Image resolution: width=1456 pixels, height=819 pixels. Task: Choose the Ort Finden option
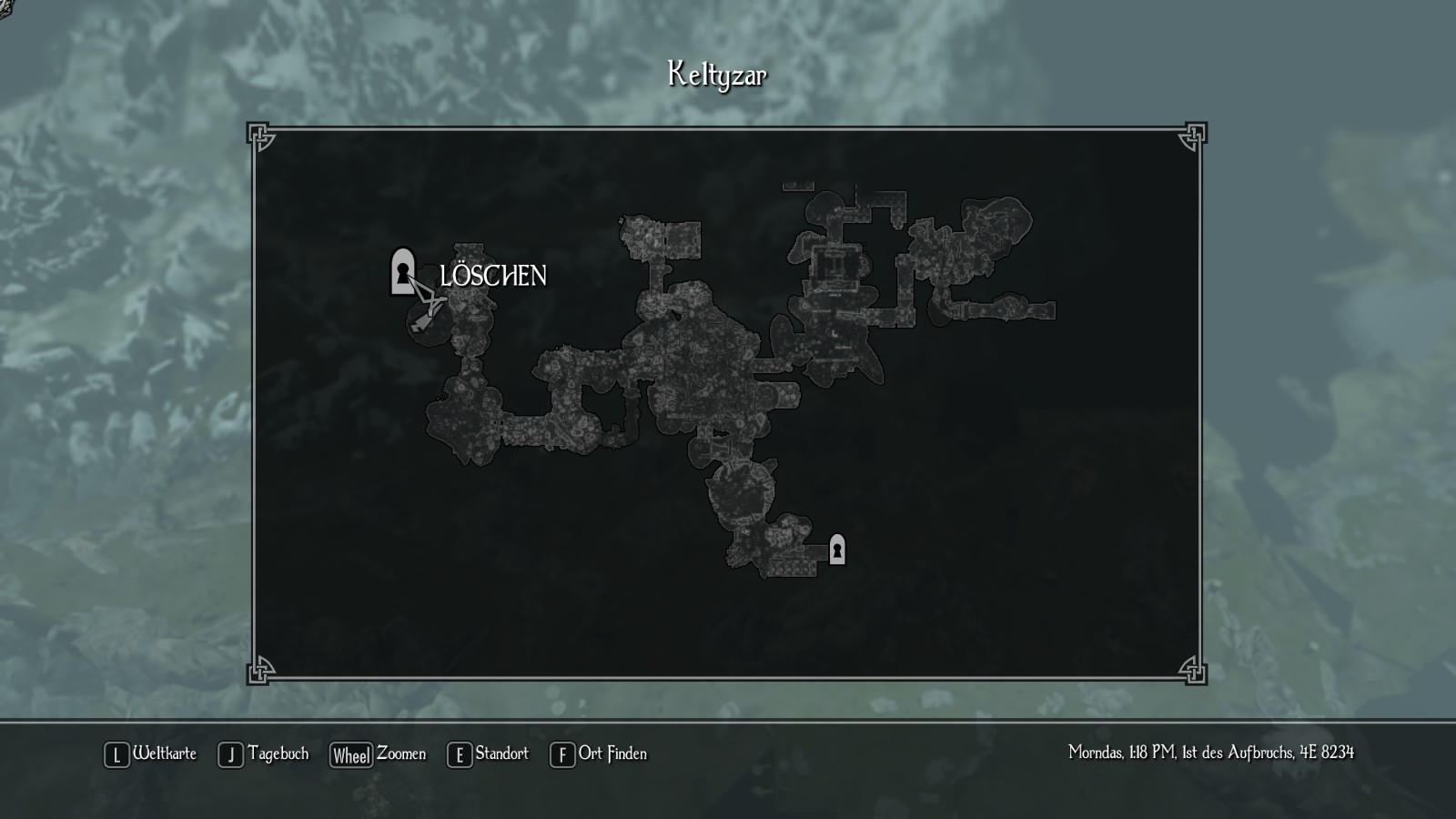[599, 754]
